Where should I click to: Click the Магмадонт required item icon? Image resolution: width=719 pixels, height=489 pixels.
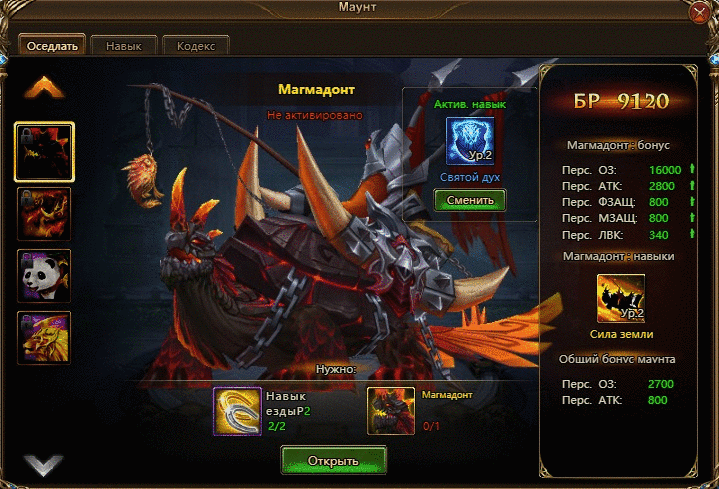(391, 411)
